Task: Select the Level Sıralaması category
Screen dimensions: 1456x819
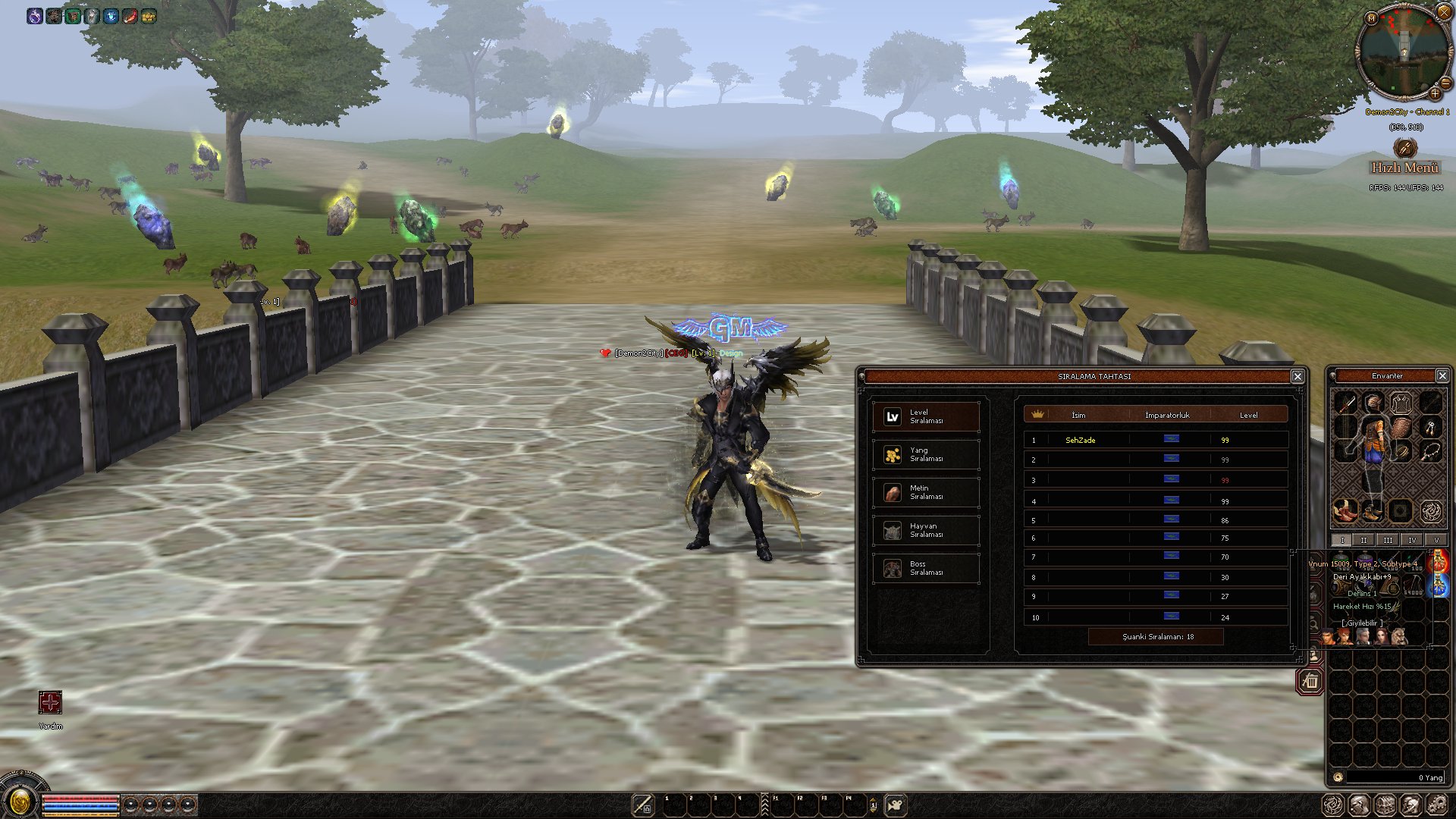Action: tap(926, 416)
